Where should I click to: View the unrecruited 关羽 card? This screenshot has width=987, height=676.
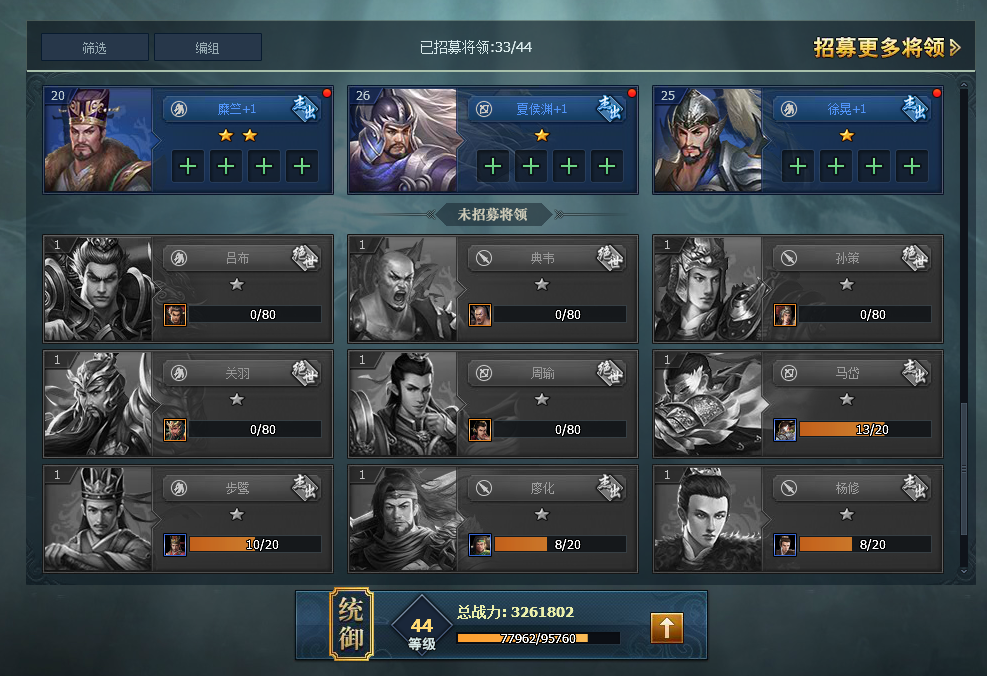[188, 403]
